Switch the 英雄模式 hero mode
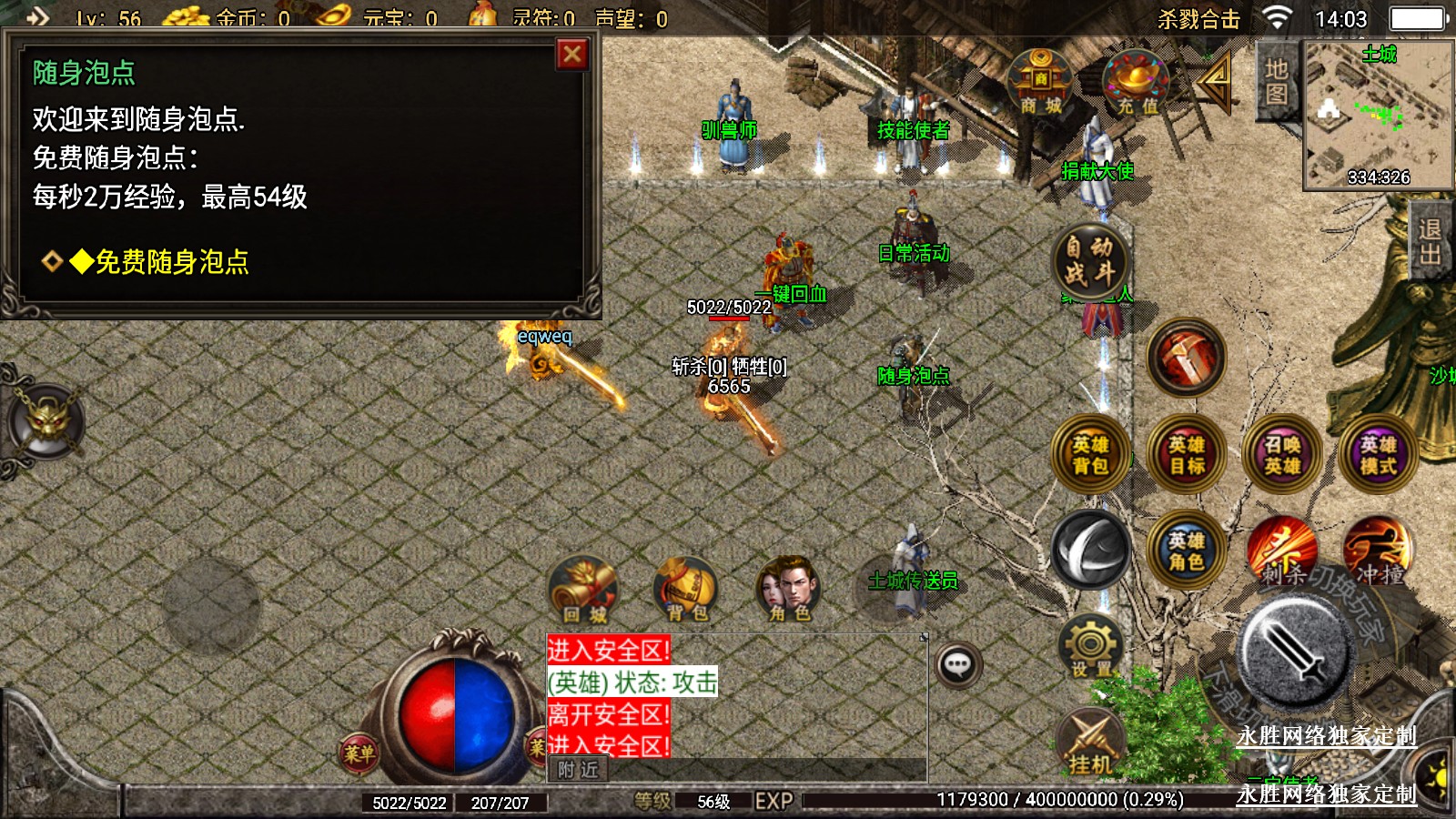The image size is (1456, 819). click(1378, 455)
